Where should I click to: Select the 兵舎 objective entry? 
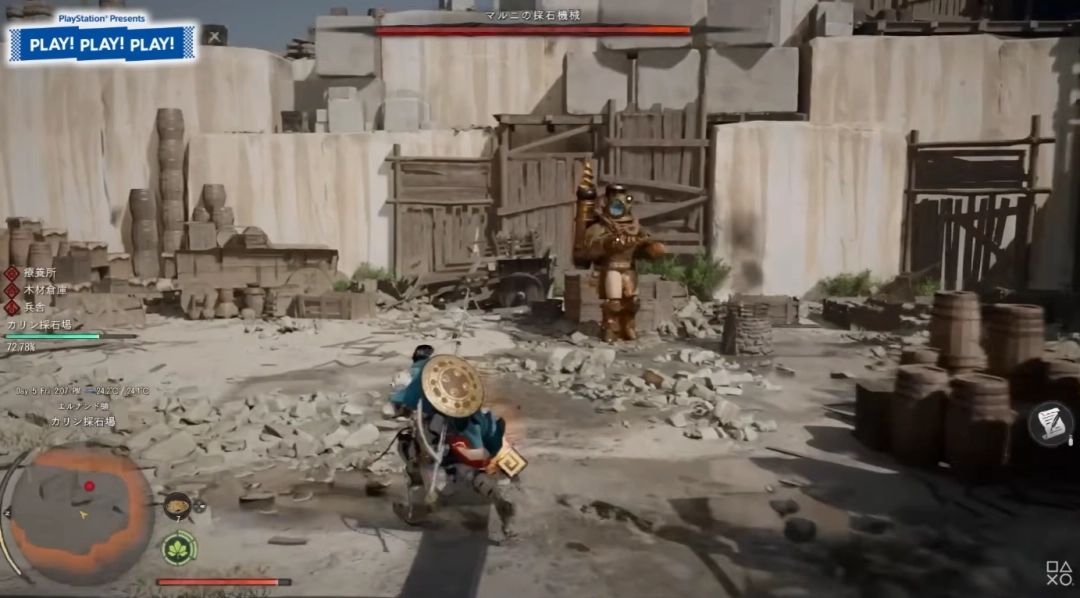35,308
